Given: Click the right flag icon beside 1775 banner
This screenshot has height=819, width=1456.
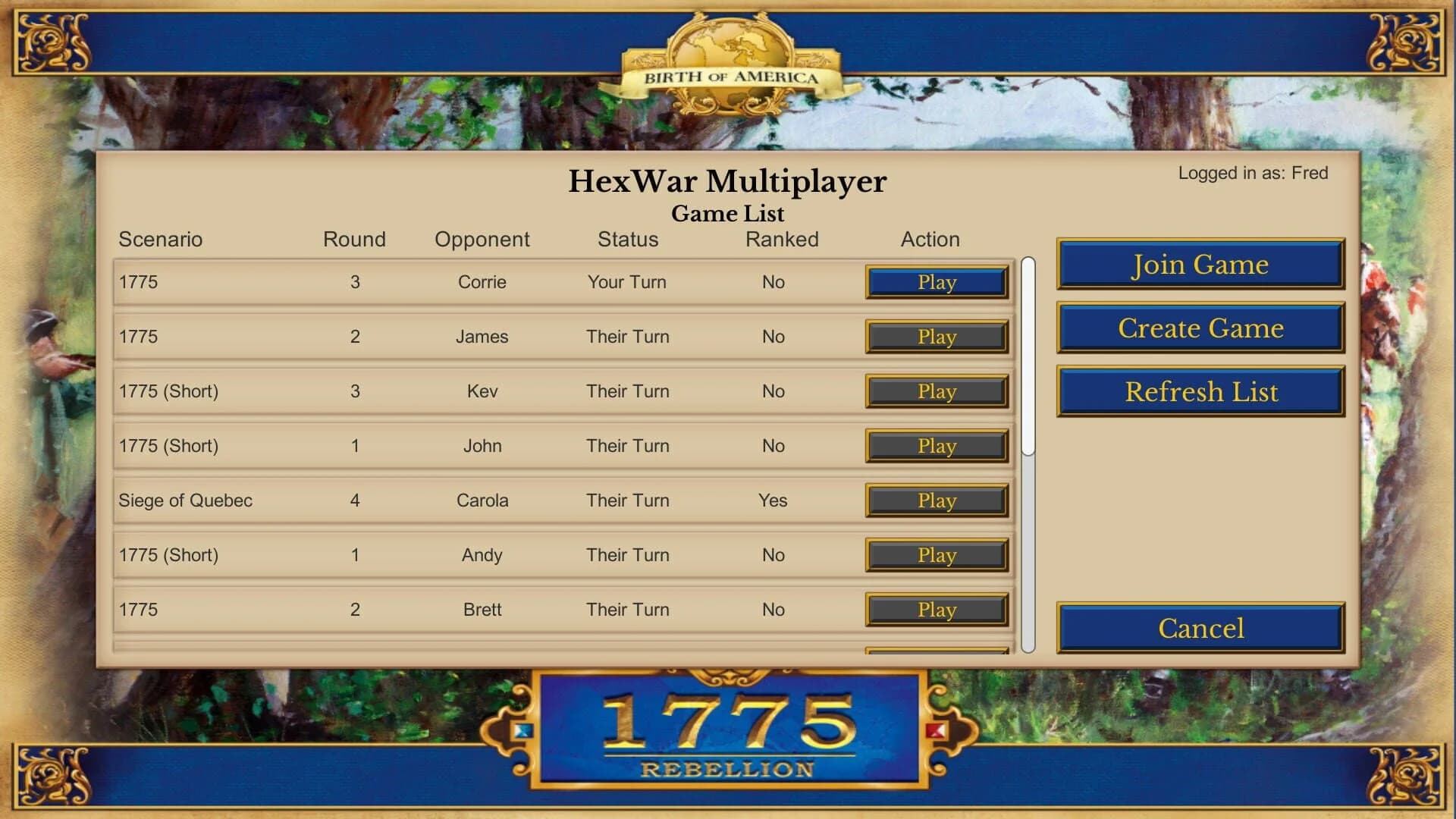Looking at the screenshot, I should tap(935, 732).
